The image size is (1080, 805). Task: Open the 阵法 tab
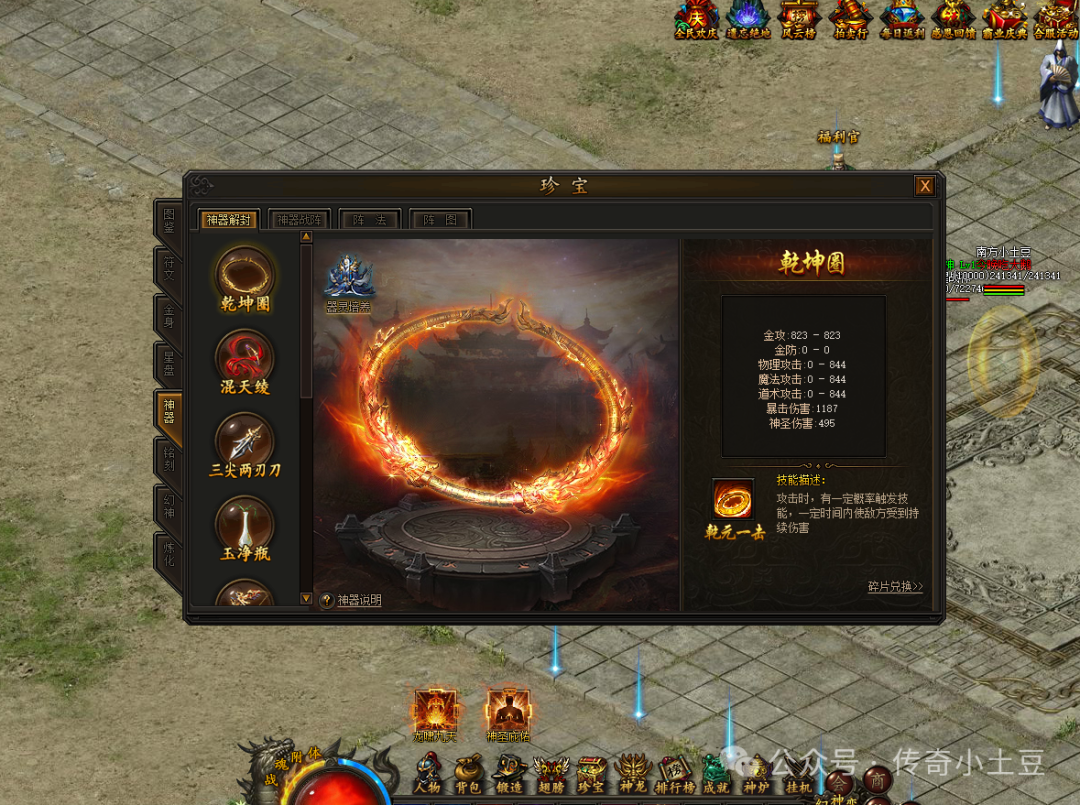(370, 220)
